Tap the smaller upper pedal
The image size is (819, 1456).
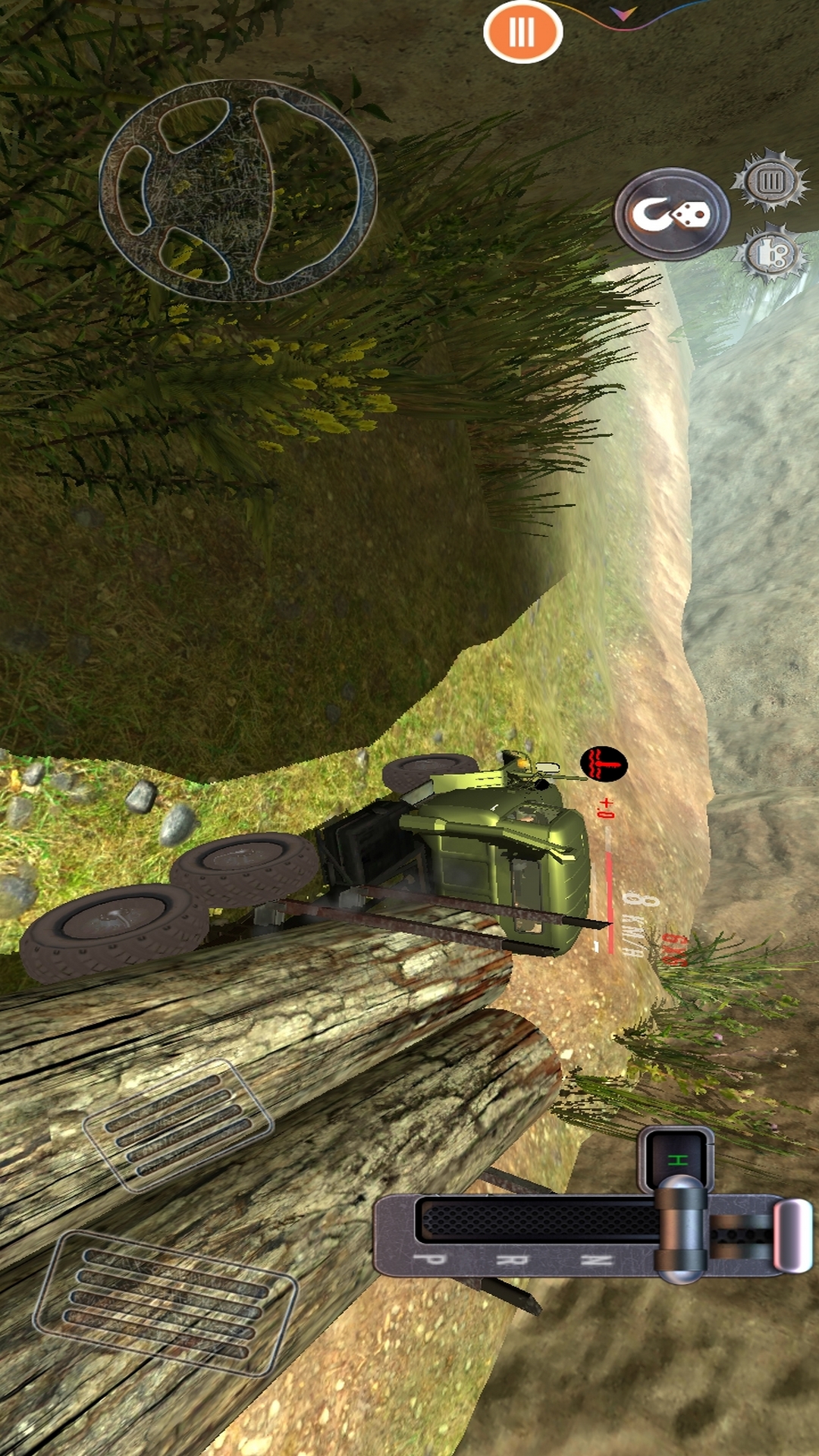177,1125
